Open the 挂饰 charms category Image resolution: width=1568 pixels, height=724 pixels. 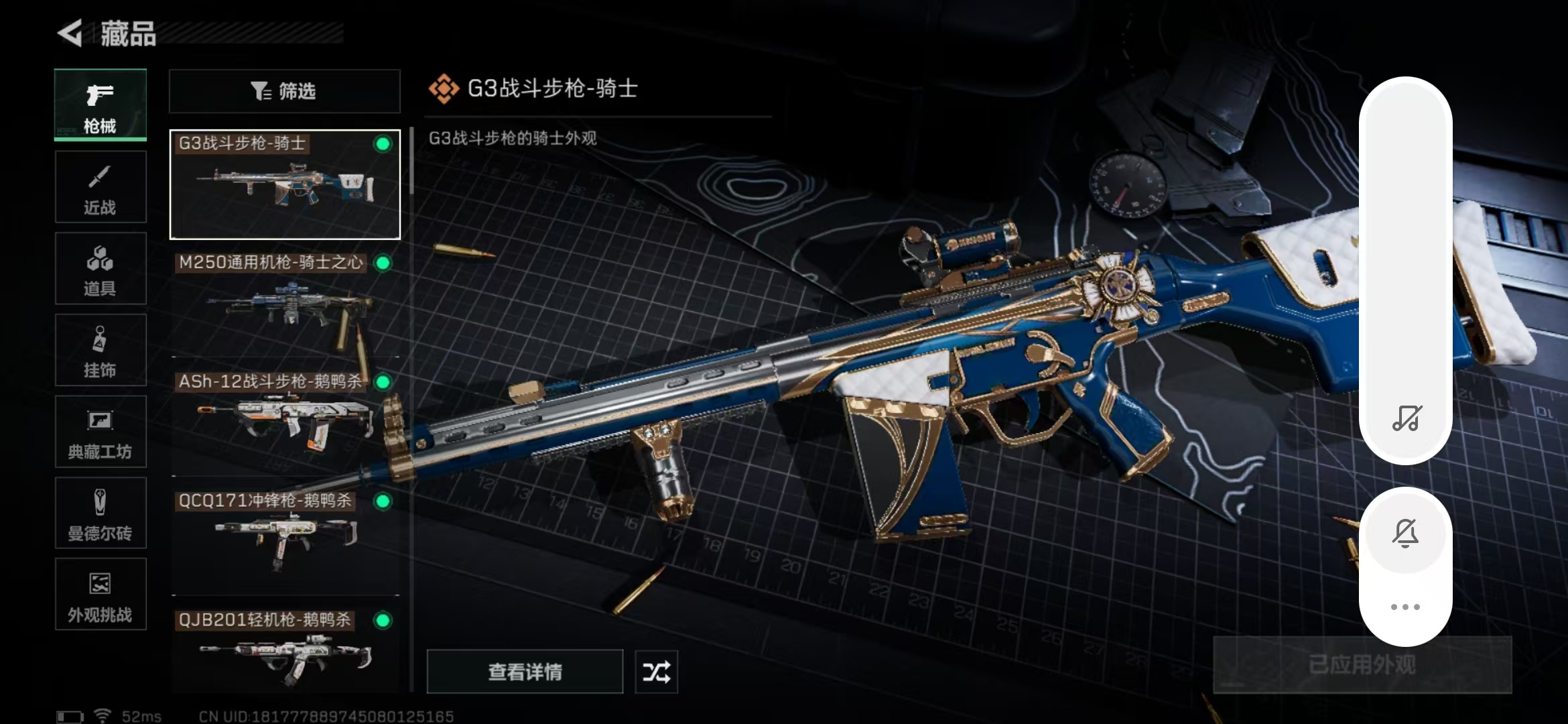(x=100, y=350)
